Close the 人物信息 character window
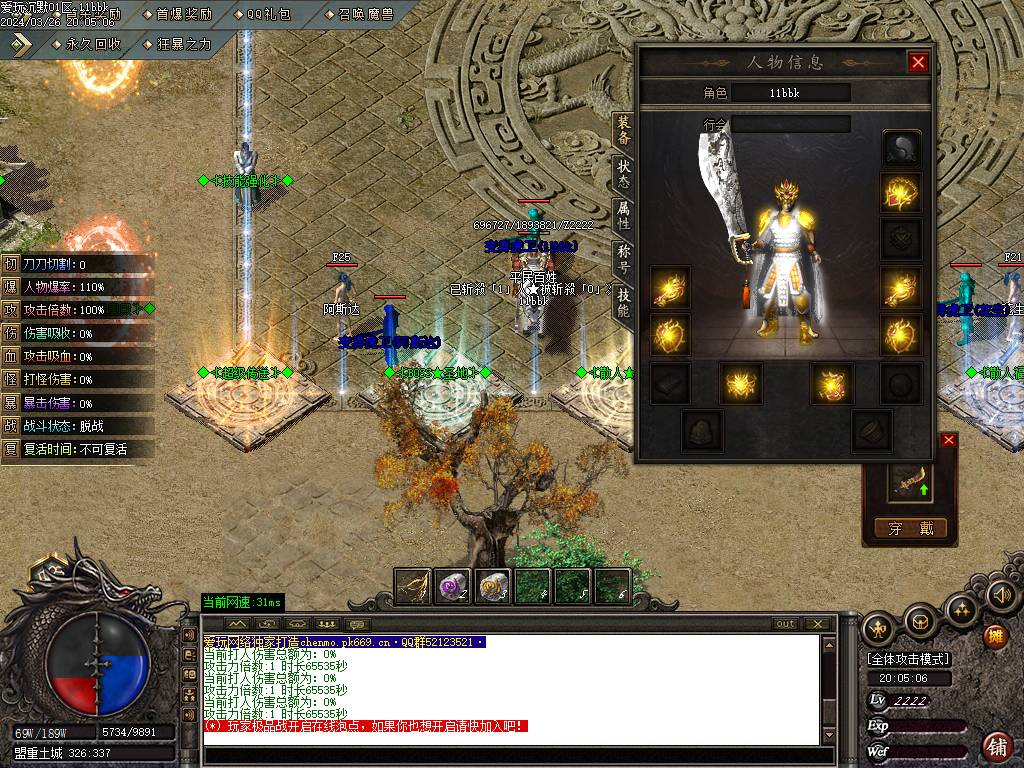The image size is (1024, 768). point(918,63)
